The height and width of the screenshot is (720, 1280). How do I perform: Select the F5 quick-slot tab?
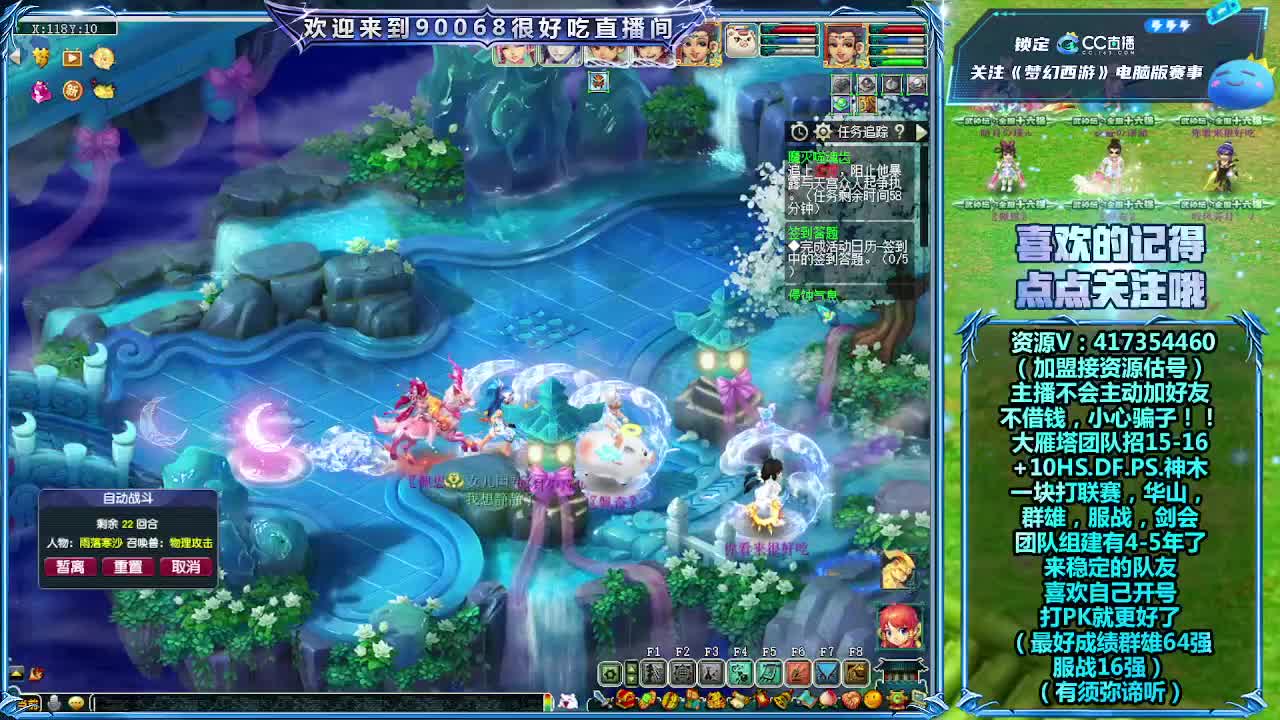(769, 650)
